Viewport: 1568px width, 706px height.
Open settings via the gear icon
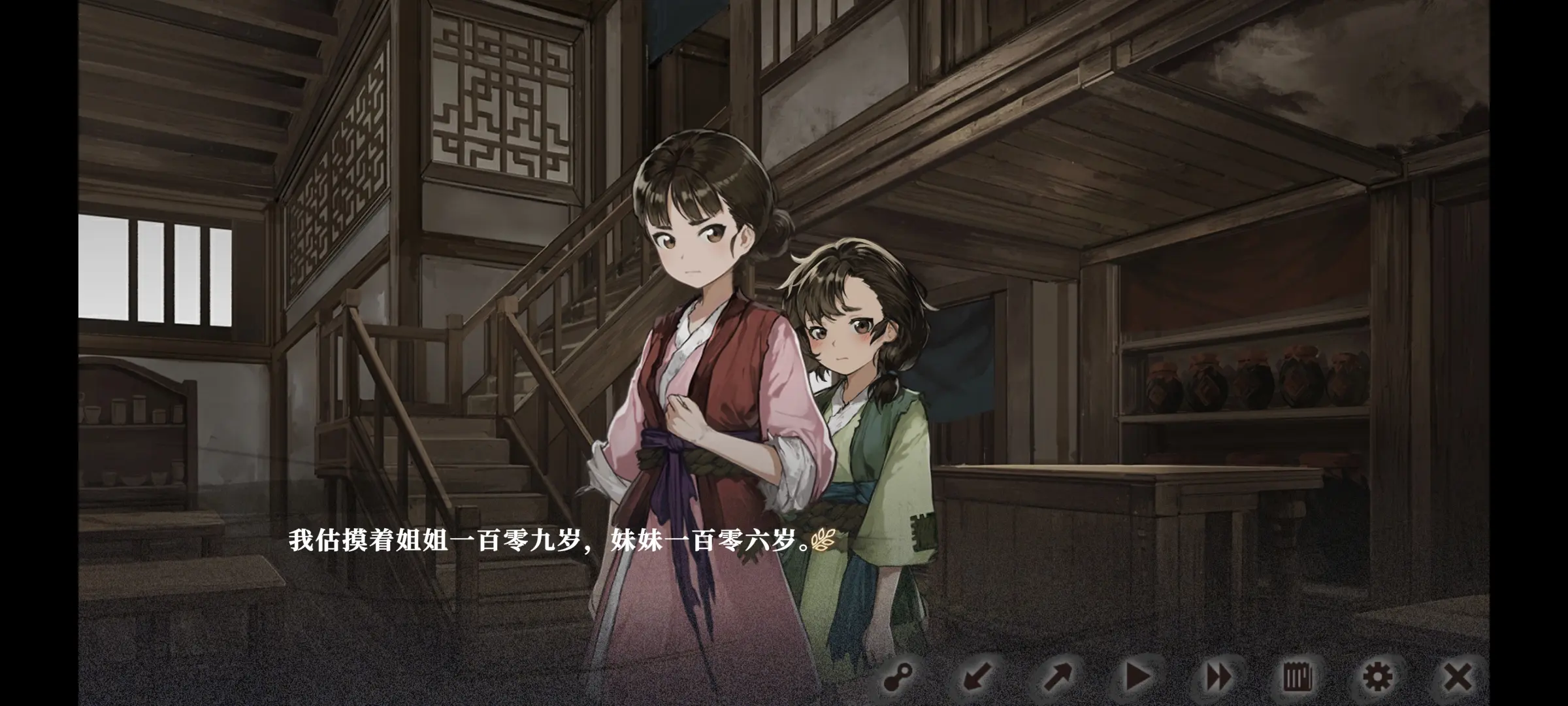click(x=1379, y=678)
